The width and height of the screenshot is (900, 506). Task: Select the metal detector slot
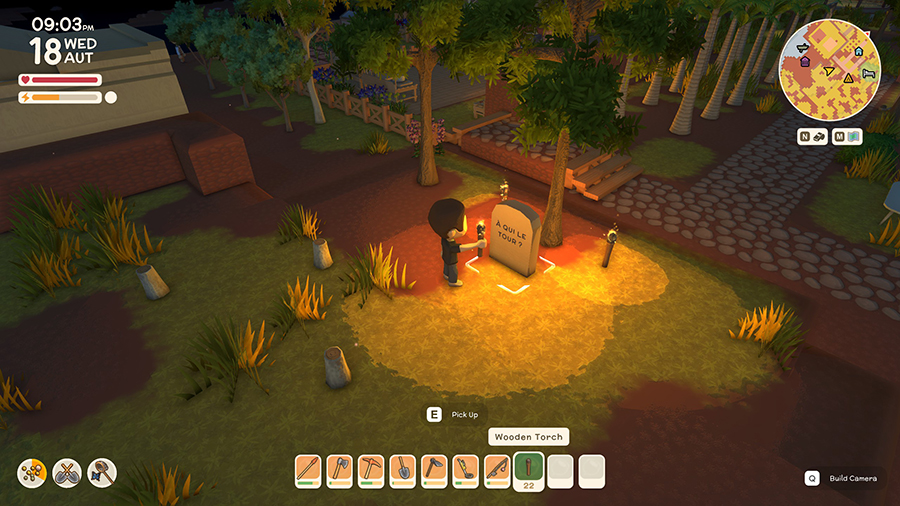[465, 469]
